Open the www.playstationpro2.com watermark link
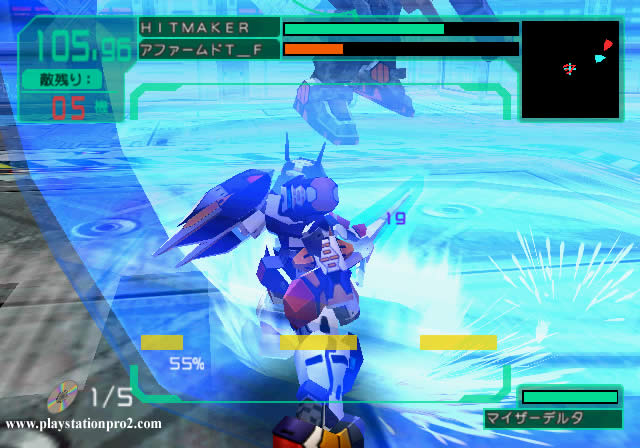 pos(84,424)
